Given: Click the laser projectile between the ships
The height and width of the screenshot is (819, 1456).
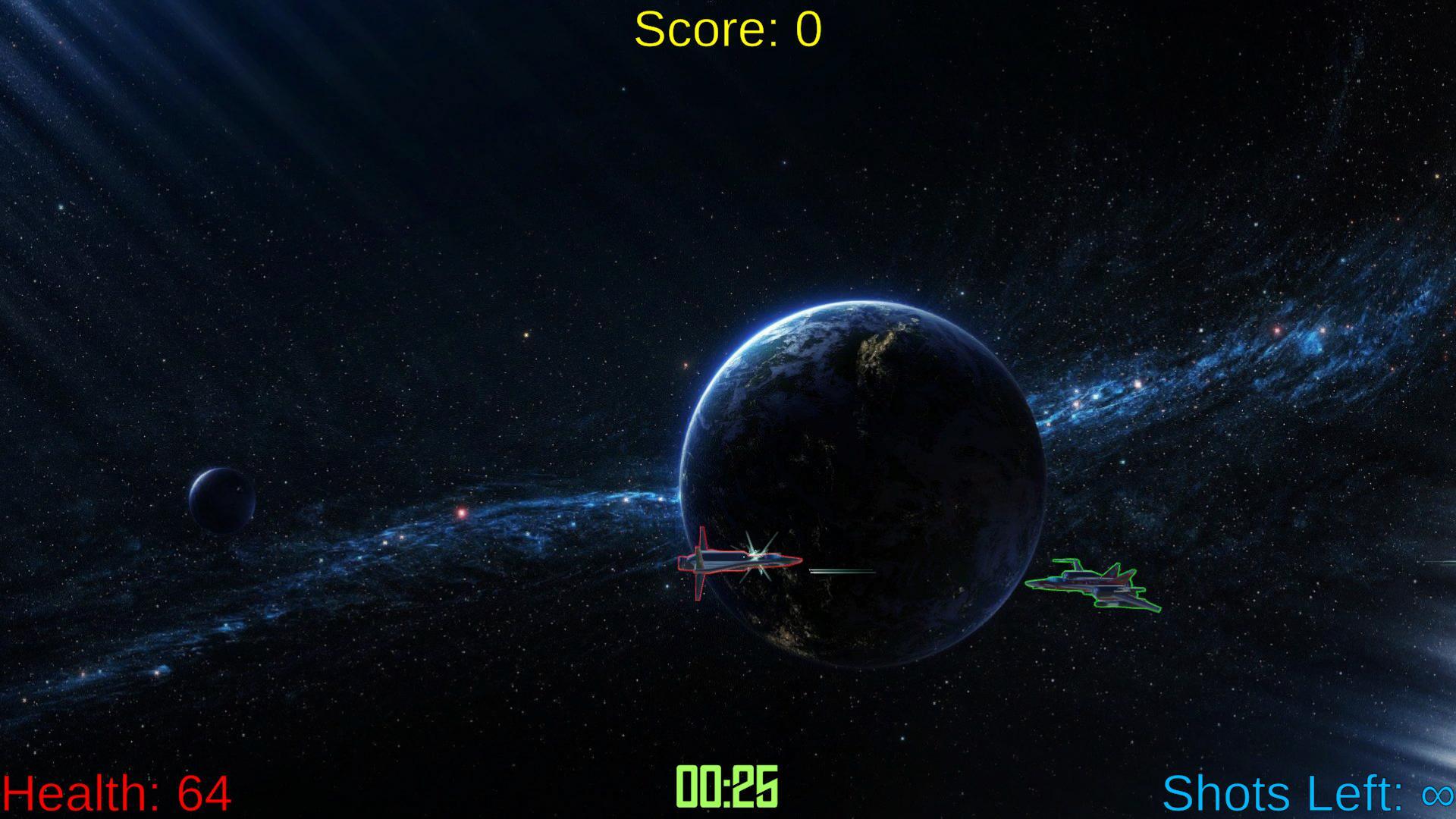Looking at the screenshot, I should pos(842,570).
